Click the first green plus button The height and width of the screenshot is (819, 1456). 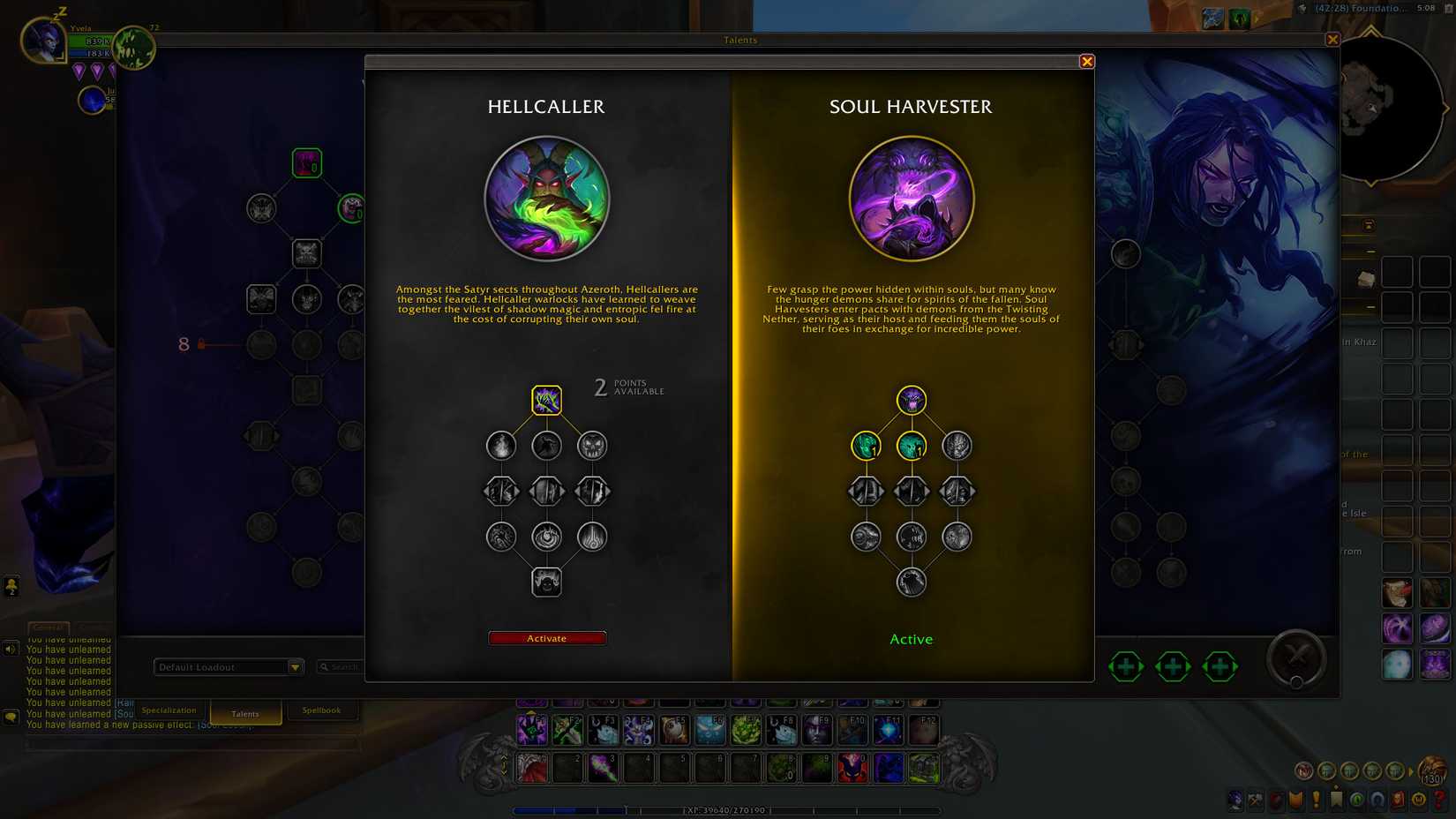pyautogui.click(x=1126, y=667)
